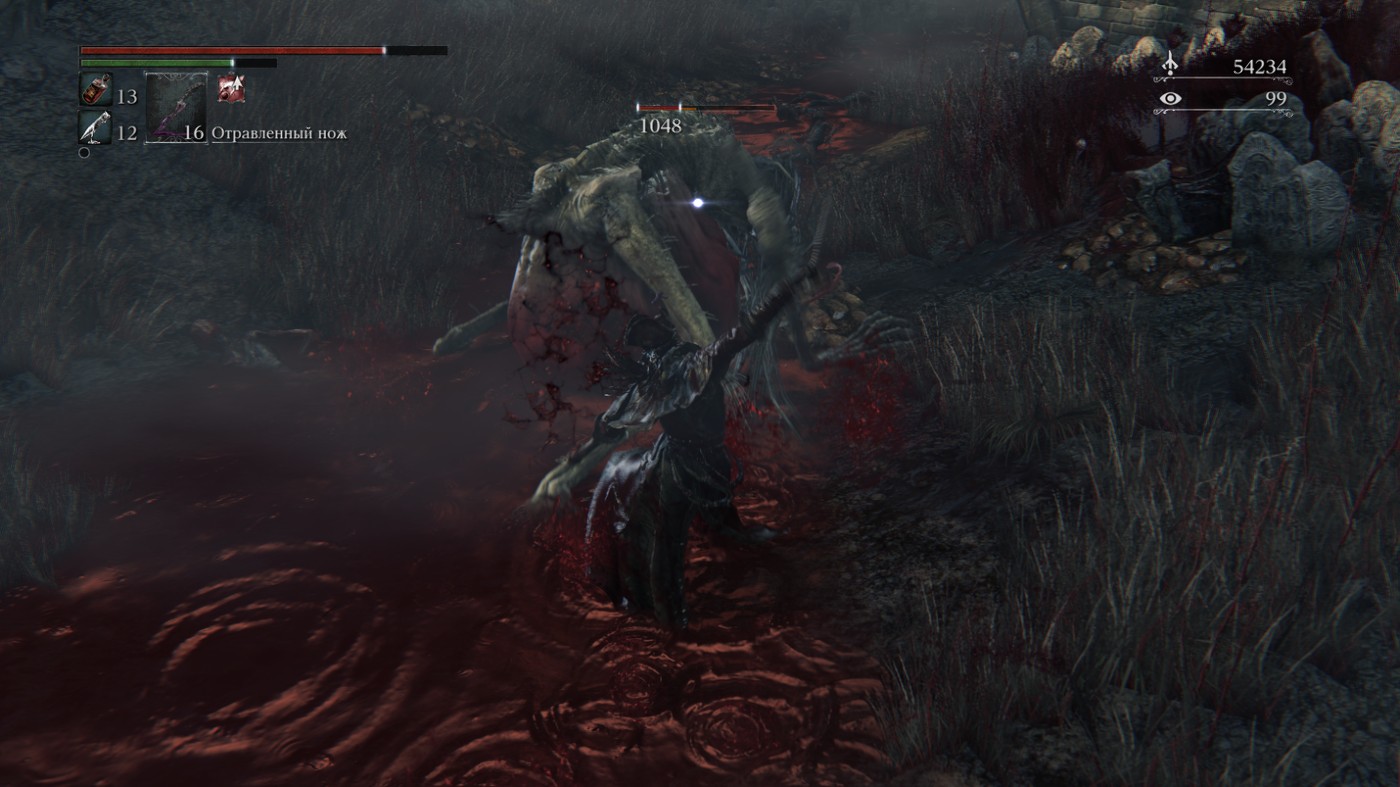This screenshot has height=787, width=1400.
Task: Click the Quicksilver Bullet icon
Action: click(96, 128)
